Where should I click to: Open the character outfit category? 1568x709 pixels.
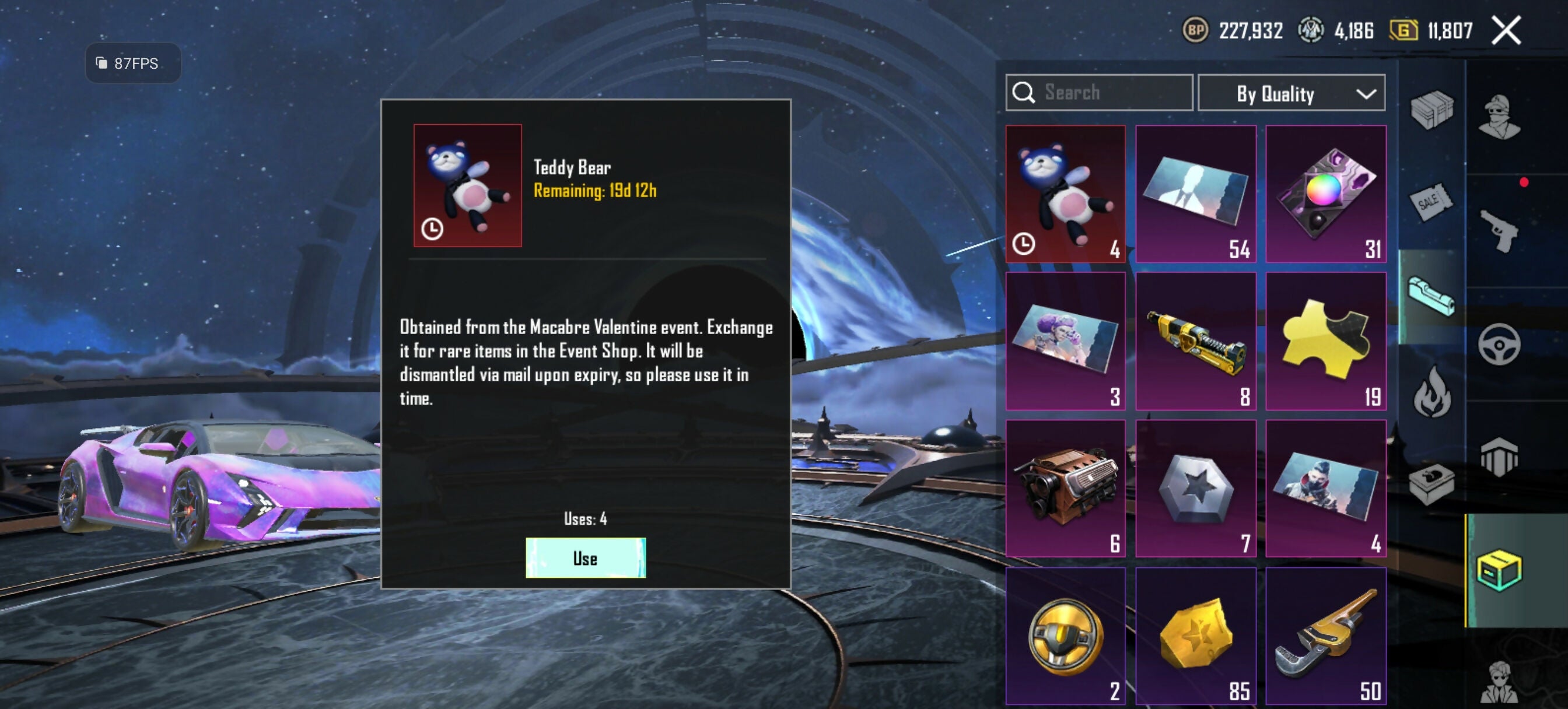1499,115
